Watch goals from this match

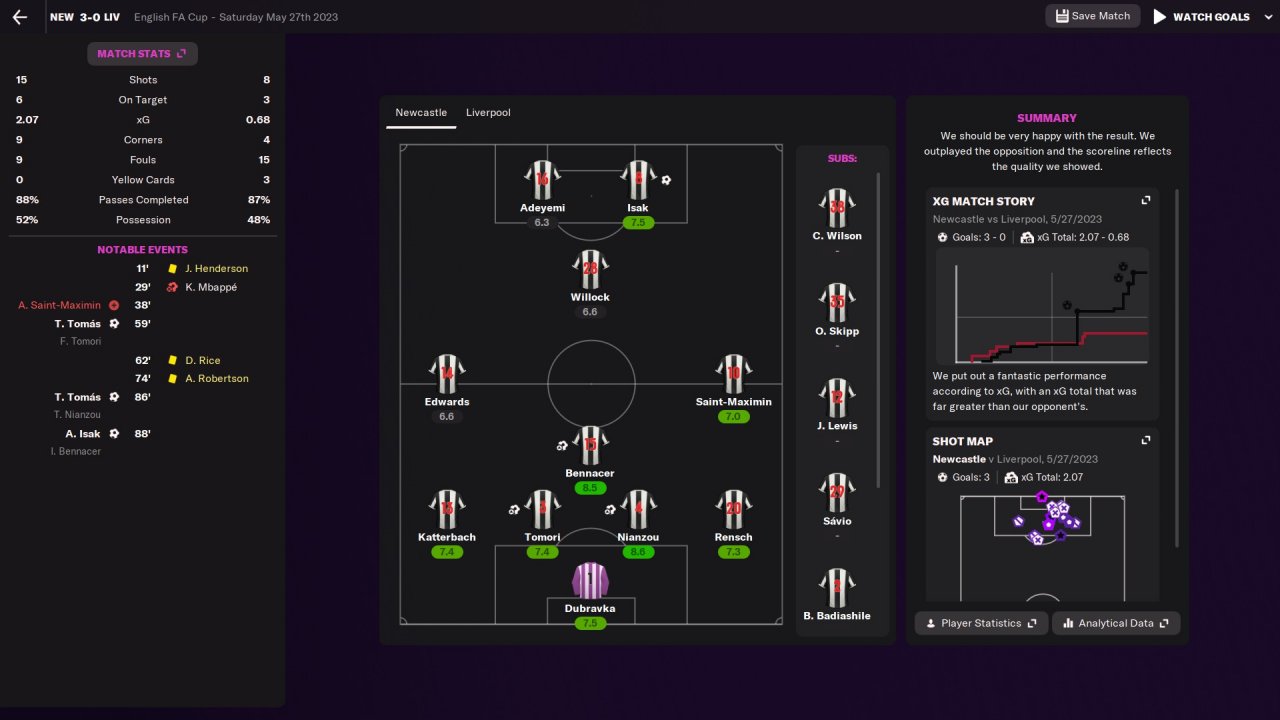(1201, 17)
